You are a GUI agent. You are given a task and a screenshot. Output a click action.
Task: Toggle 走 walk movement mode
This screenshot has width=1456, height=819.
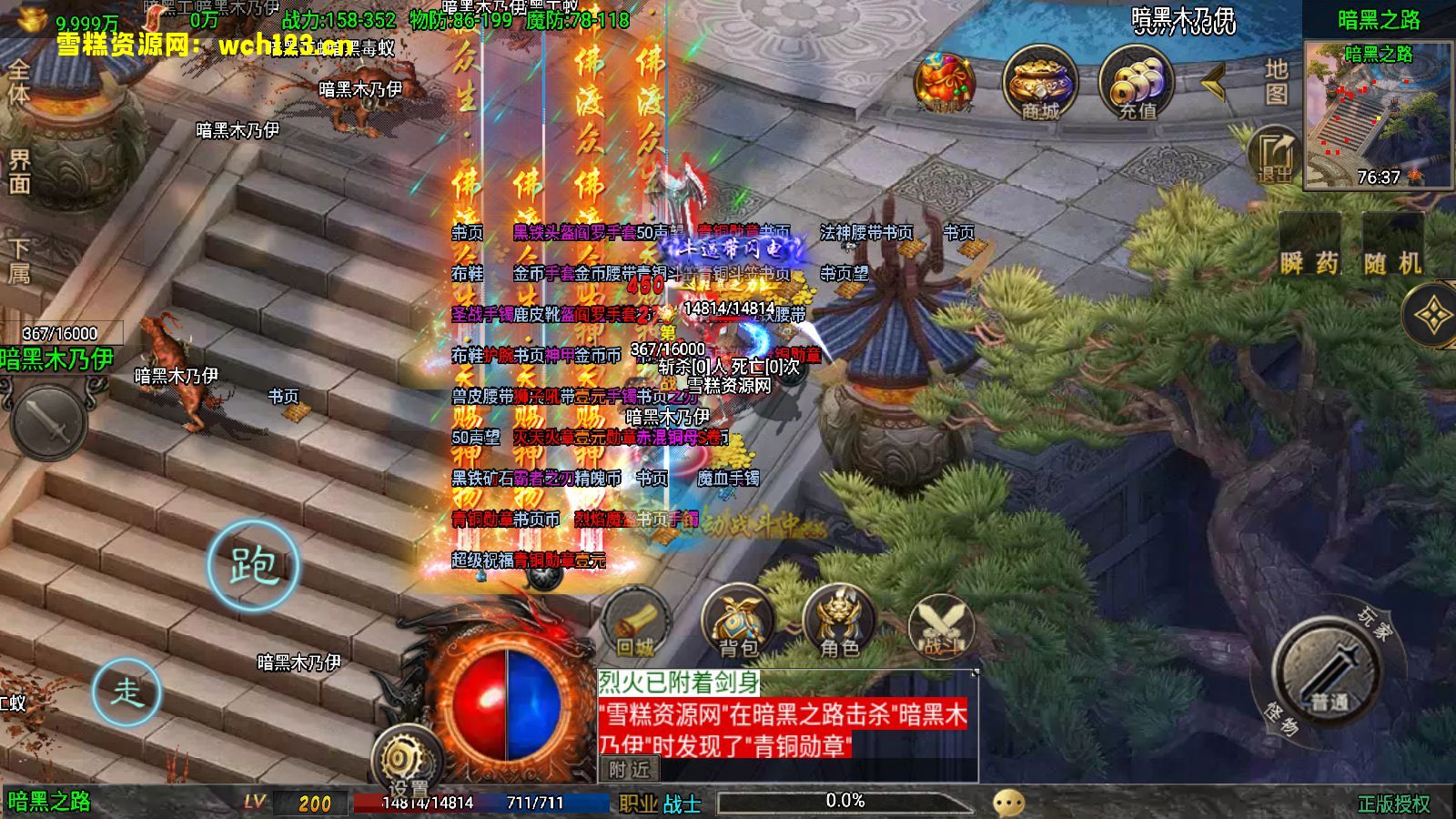pos(129,692)
